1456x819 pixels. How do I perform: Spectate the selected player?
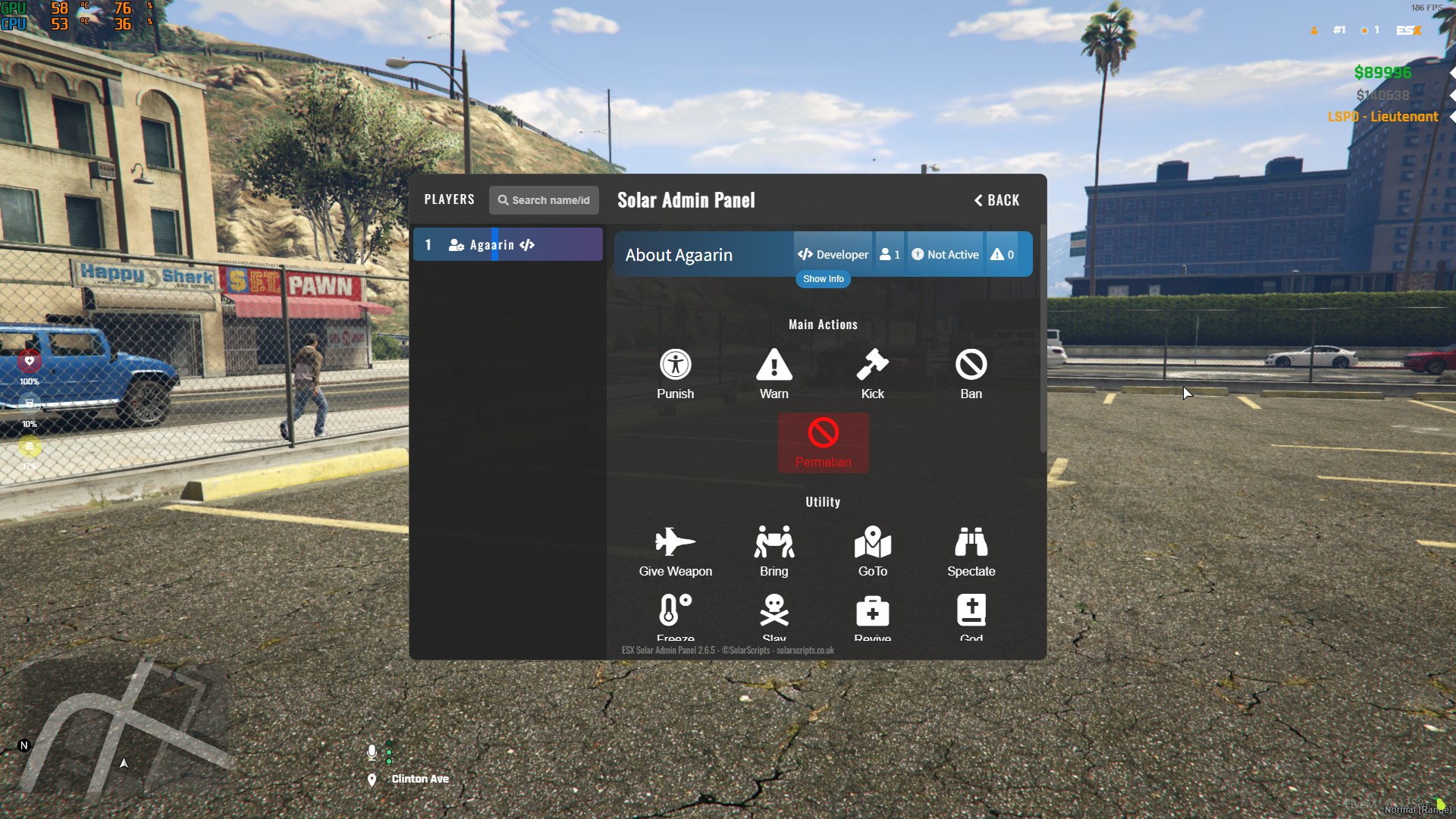[971, 551]
